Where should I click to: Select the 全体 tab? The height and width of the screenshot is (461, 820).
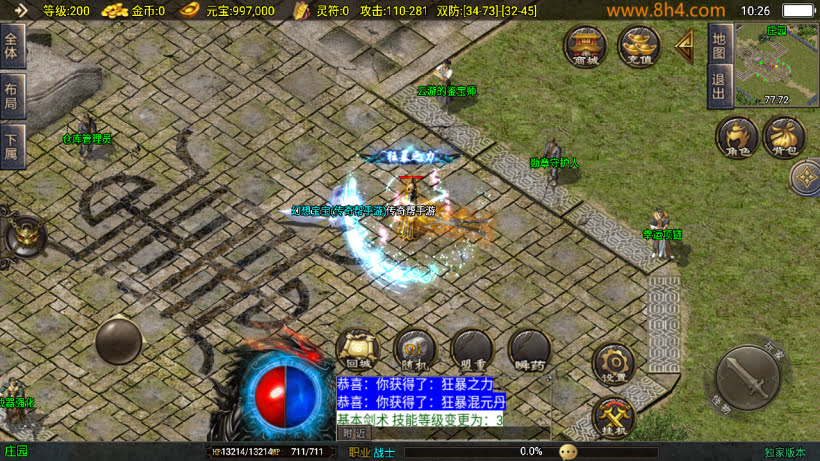click(x=12, y=46)
